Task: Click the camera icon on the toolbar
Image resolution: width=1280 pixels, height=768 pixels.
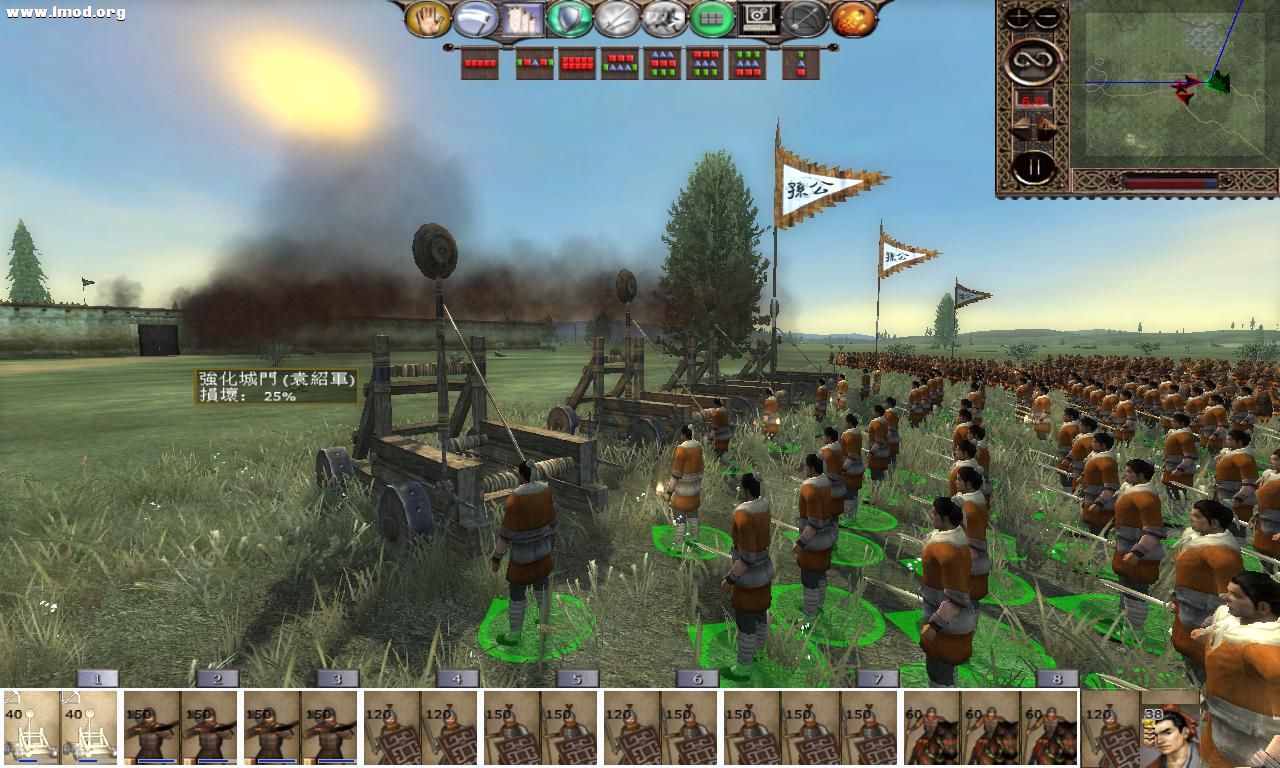Action: point(761,19)
